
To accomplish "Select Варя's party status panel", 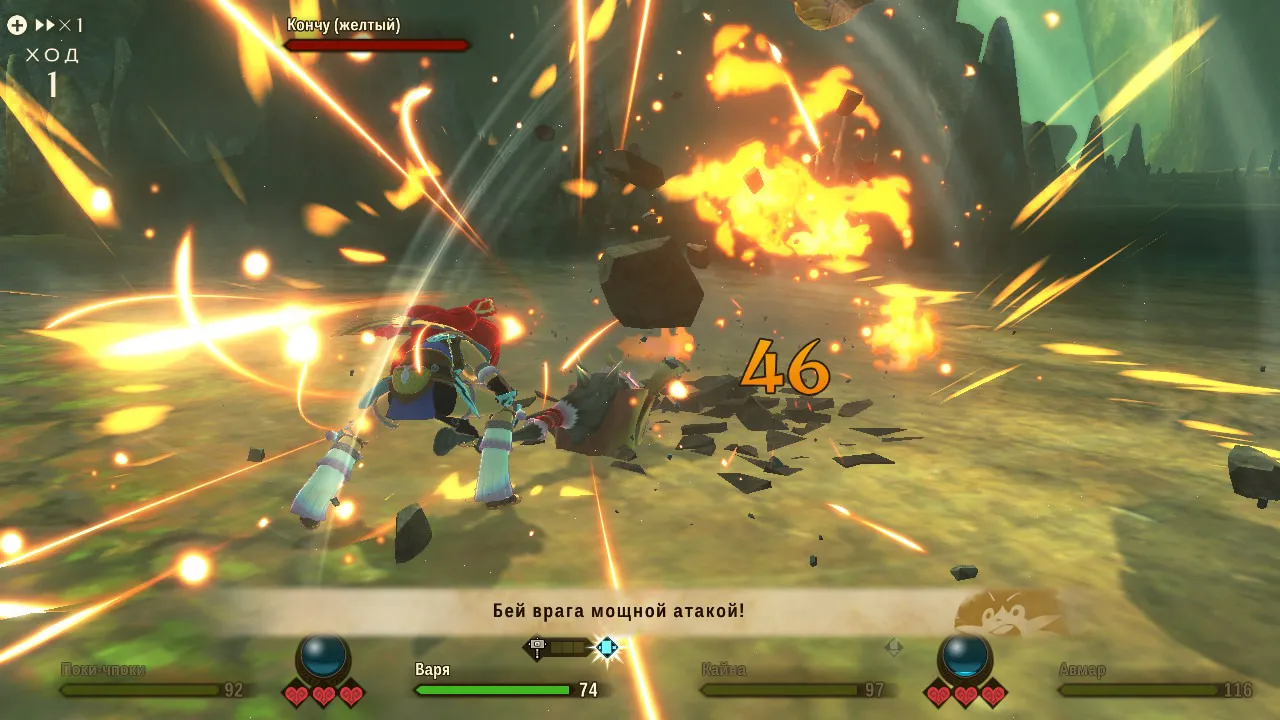I will 505,680.
